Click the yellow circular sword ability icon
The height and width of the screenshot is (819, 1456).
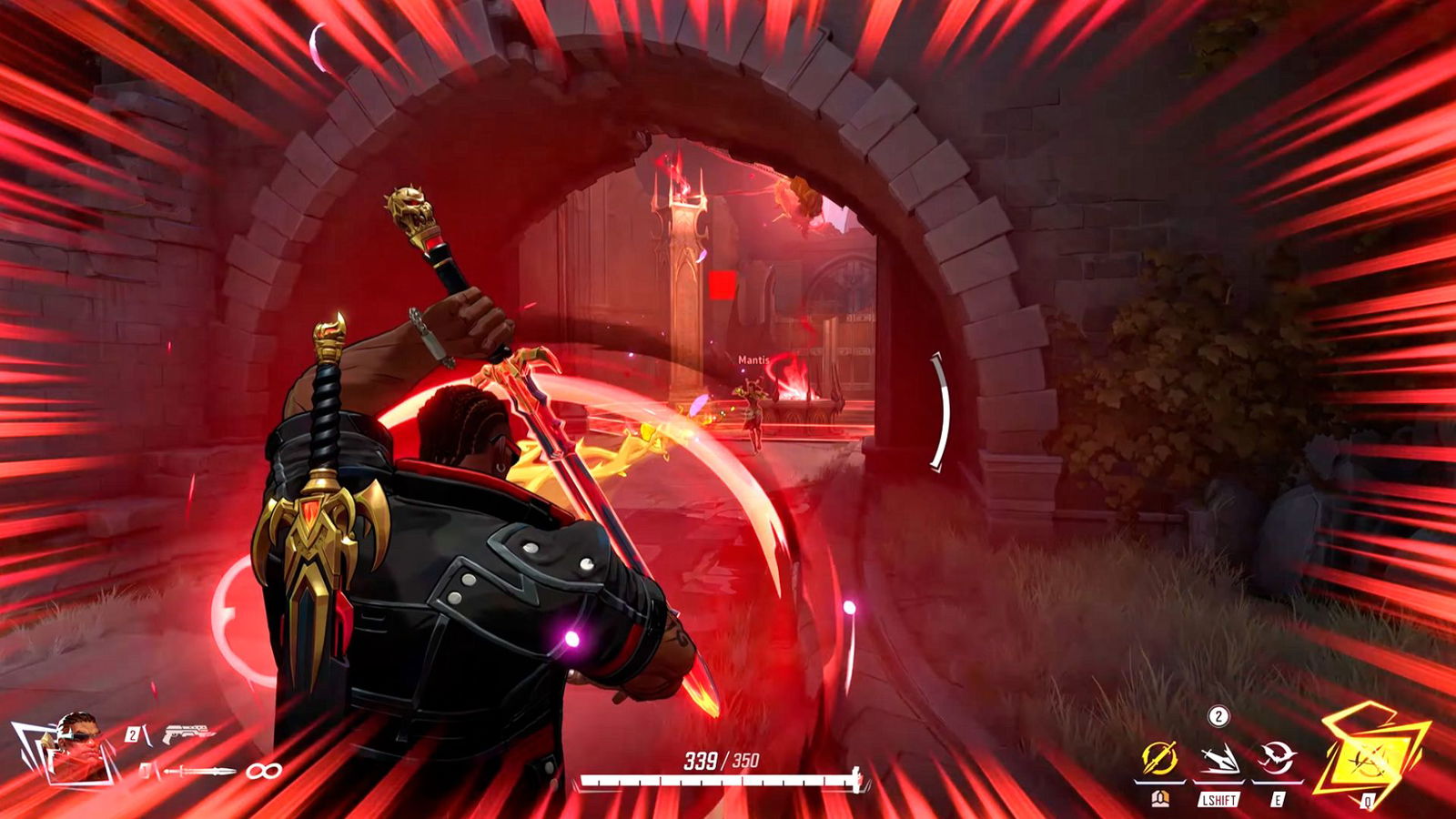coord(1158,758)
